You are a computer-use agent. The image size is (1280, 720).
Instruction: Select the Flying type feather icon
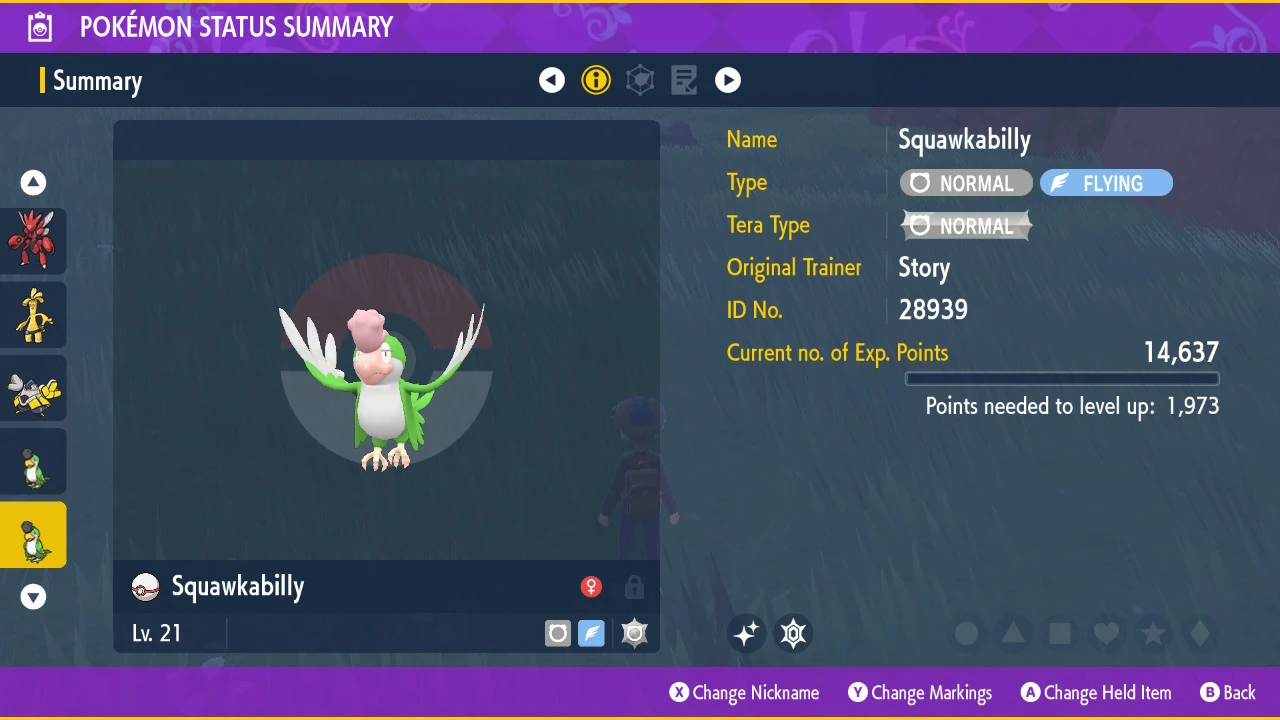(591, 633)
